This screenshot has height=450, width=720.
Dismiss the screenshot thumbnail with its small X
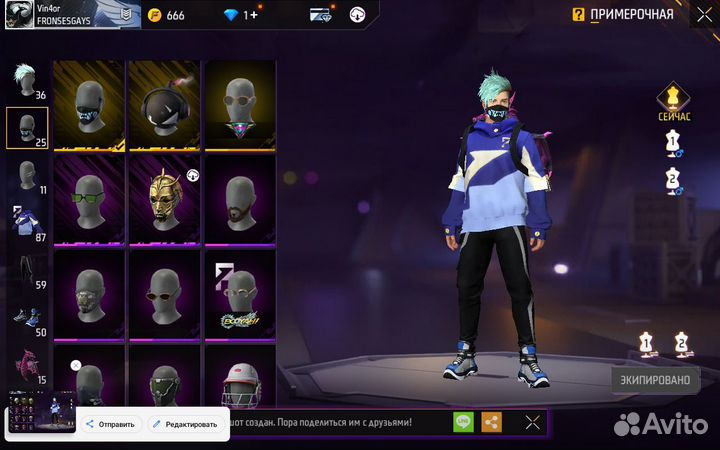75,366
